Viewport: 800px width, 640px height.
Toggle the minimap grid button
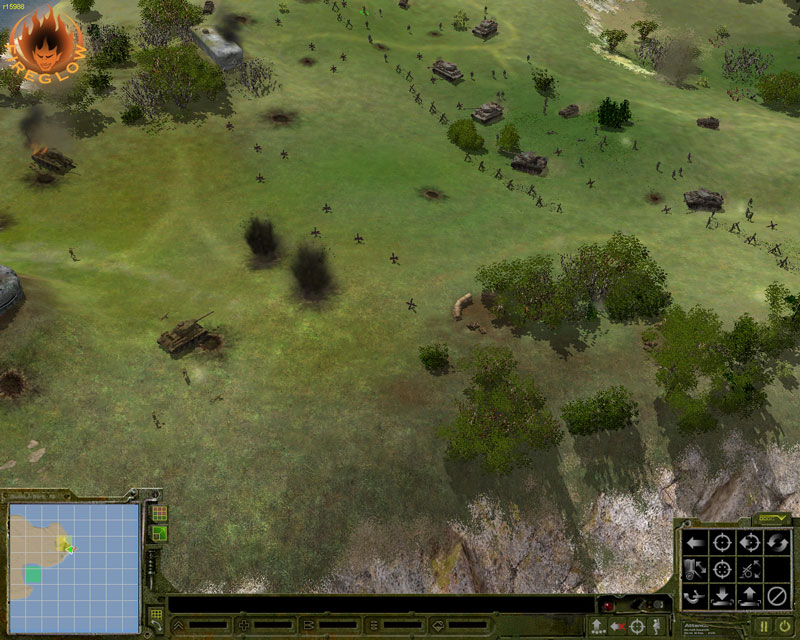coord(159,513)
